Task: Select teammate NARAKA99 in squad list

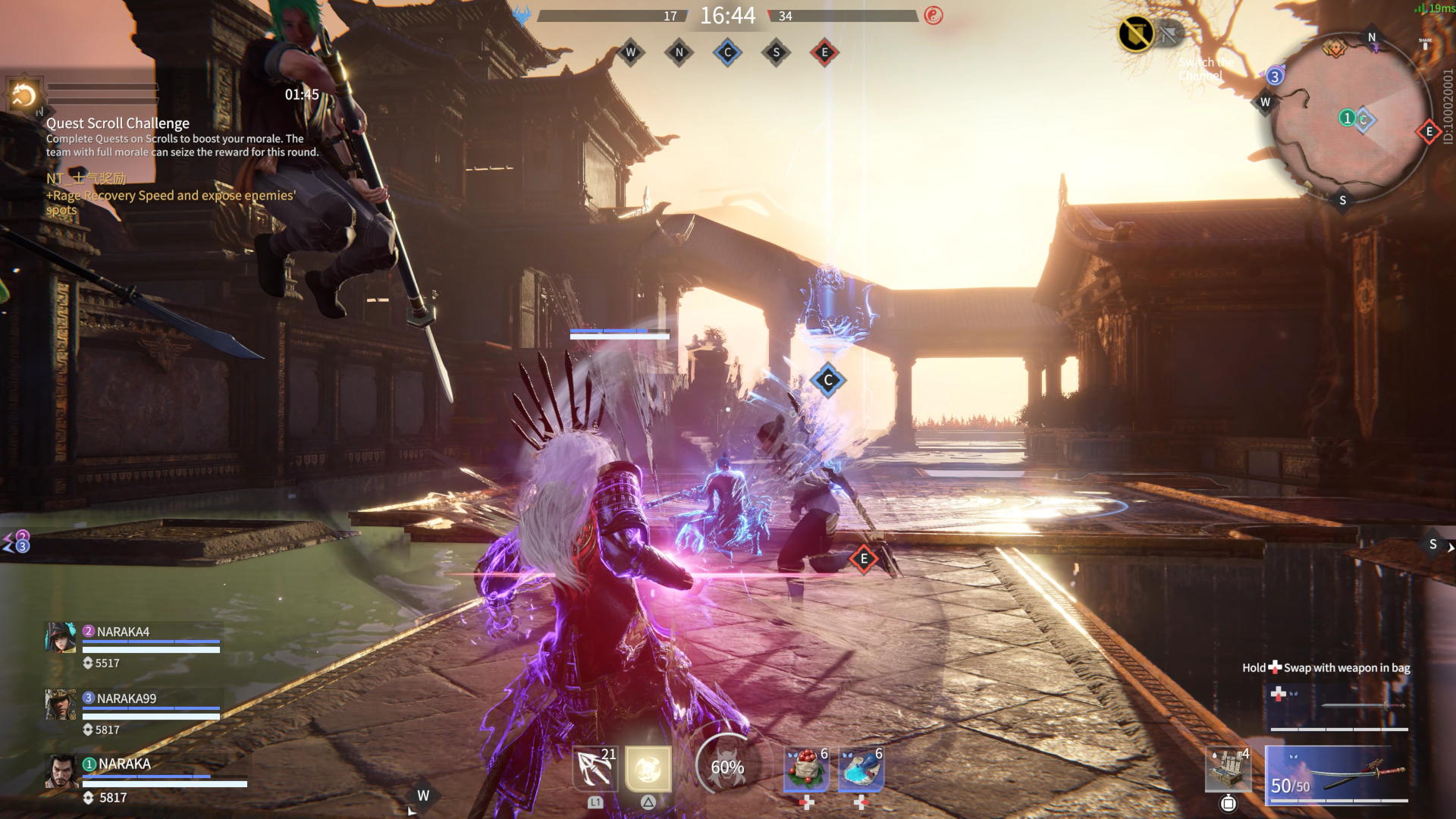Action: click(x=126, y=698)
